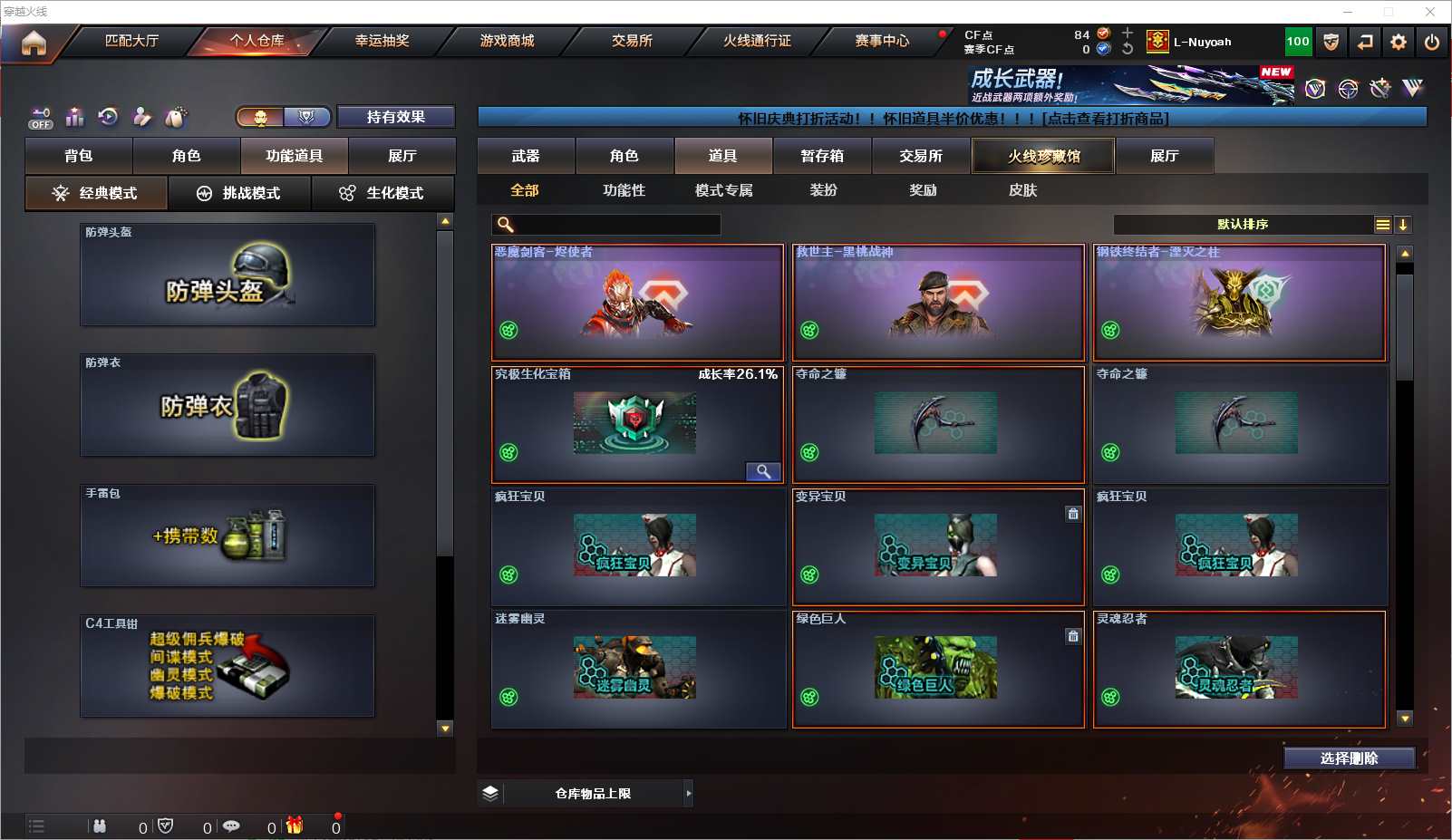Filter items by 皮肤 skins

(x=1022, y=190)
